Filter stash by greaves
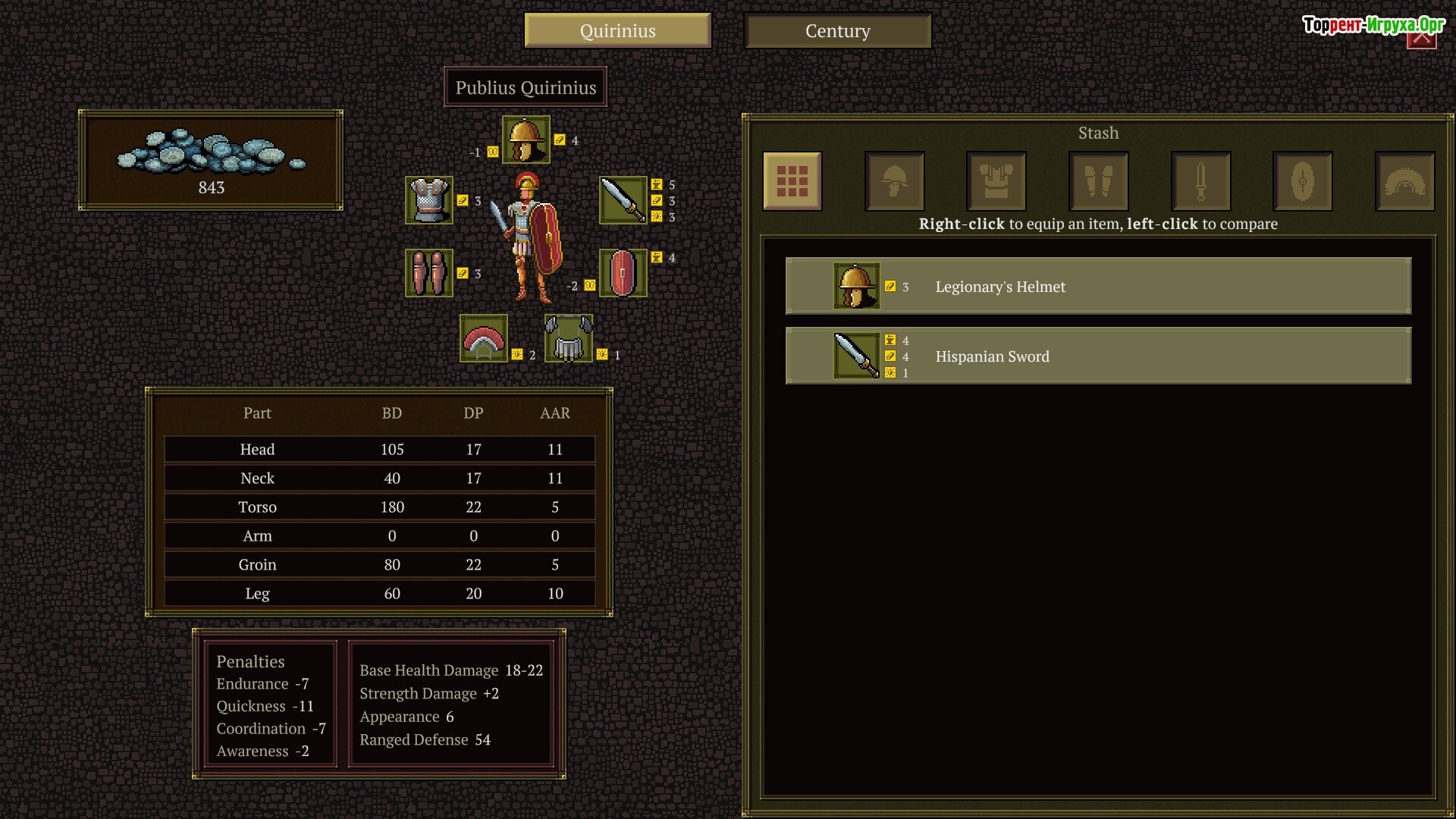1456x819 pixels. point(1099,181)
